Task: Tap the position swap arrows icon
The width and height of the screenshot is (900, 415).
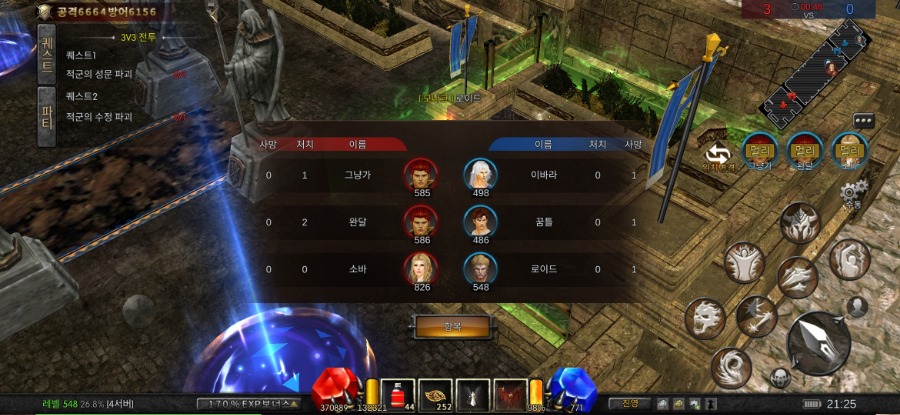Action: (x=717, y=154)
